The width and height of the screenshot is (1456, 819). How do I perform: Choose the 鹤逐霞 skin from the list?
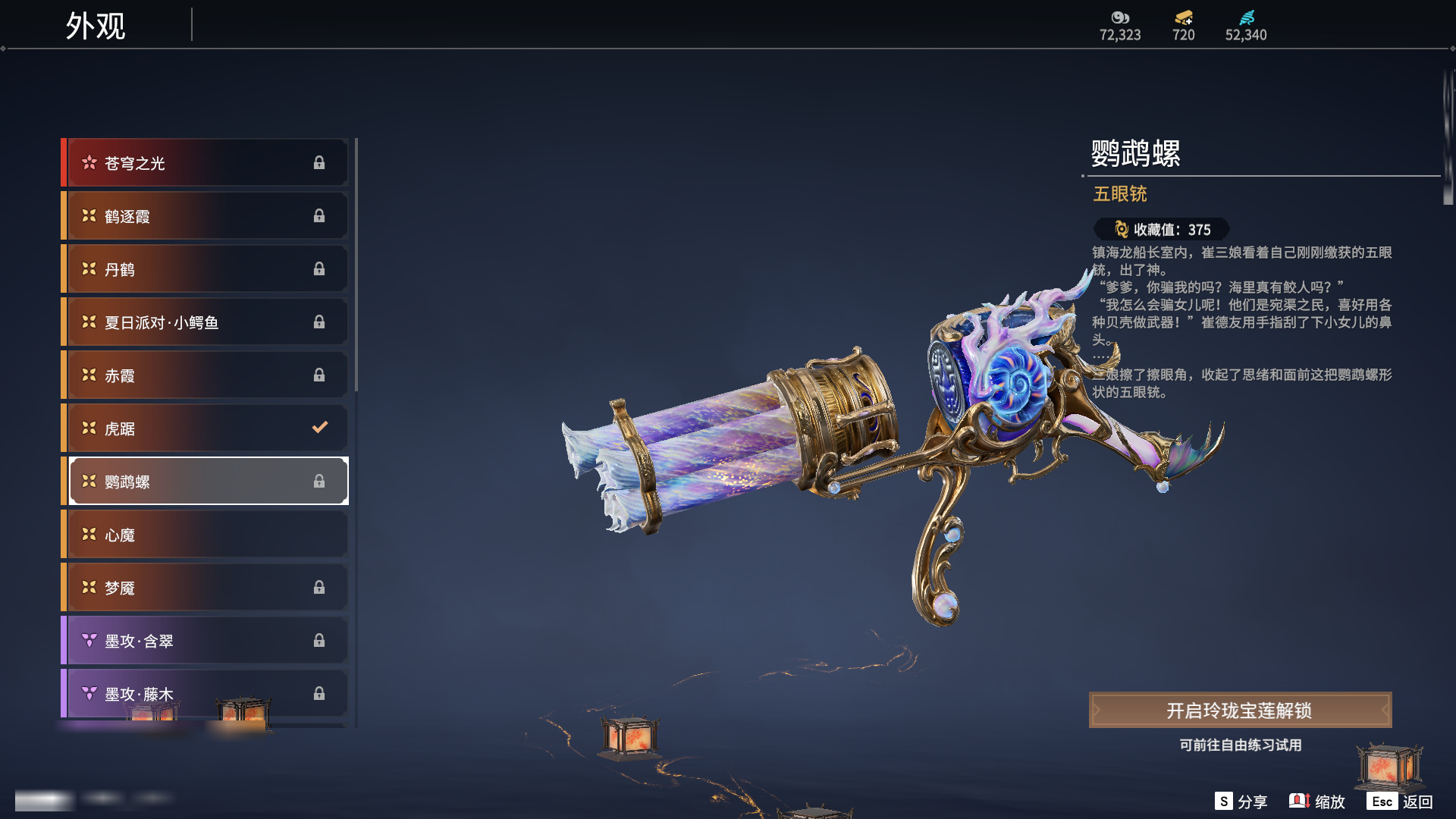click(x=205, y=216)
